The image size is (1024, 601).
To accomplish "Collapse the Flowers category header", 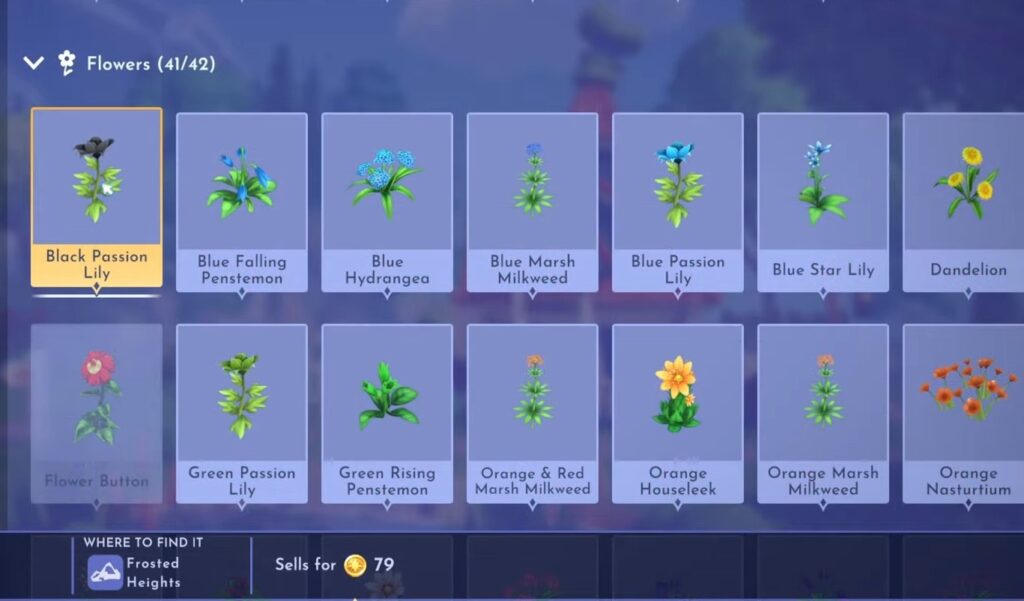I will [34, 64].
